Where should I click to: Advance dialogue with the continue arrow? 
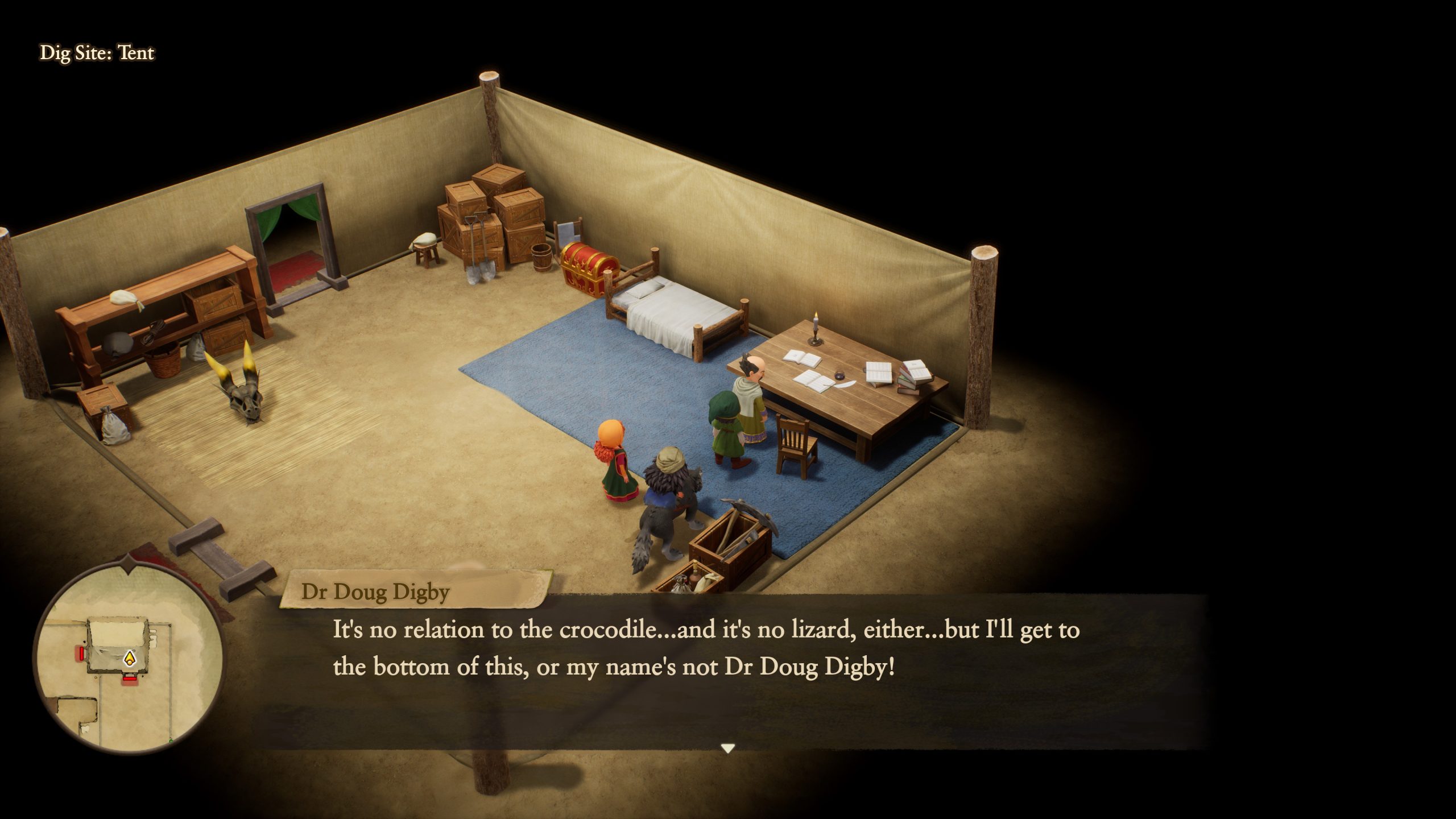click(727, 748)
